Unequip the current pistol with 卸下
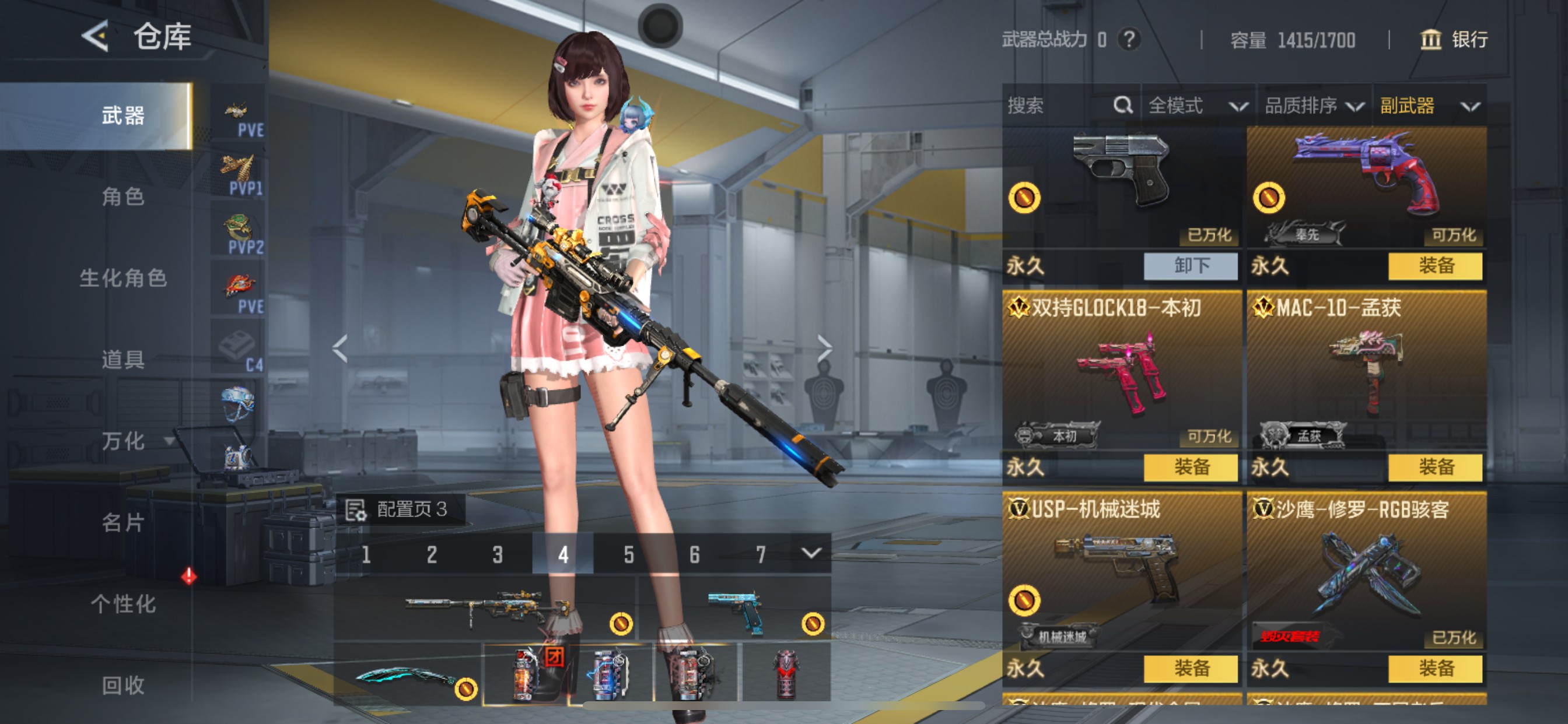This screenshot has width=1568, height=724. (1191, 266)
